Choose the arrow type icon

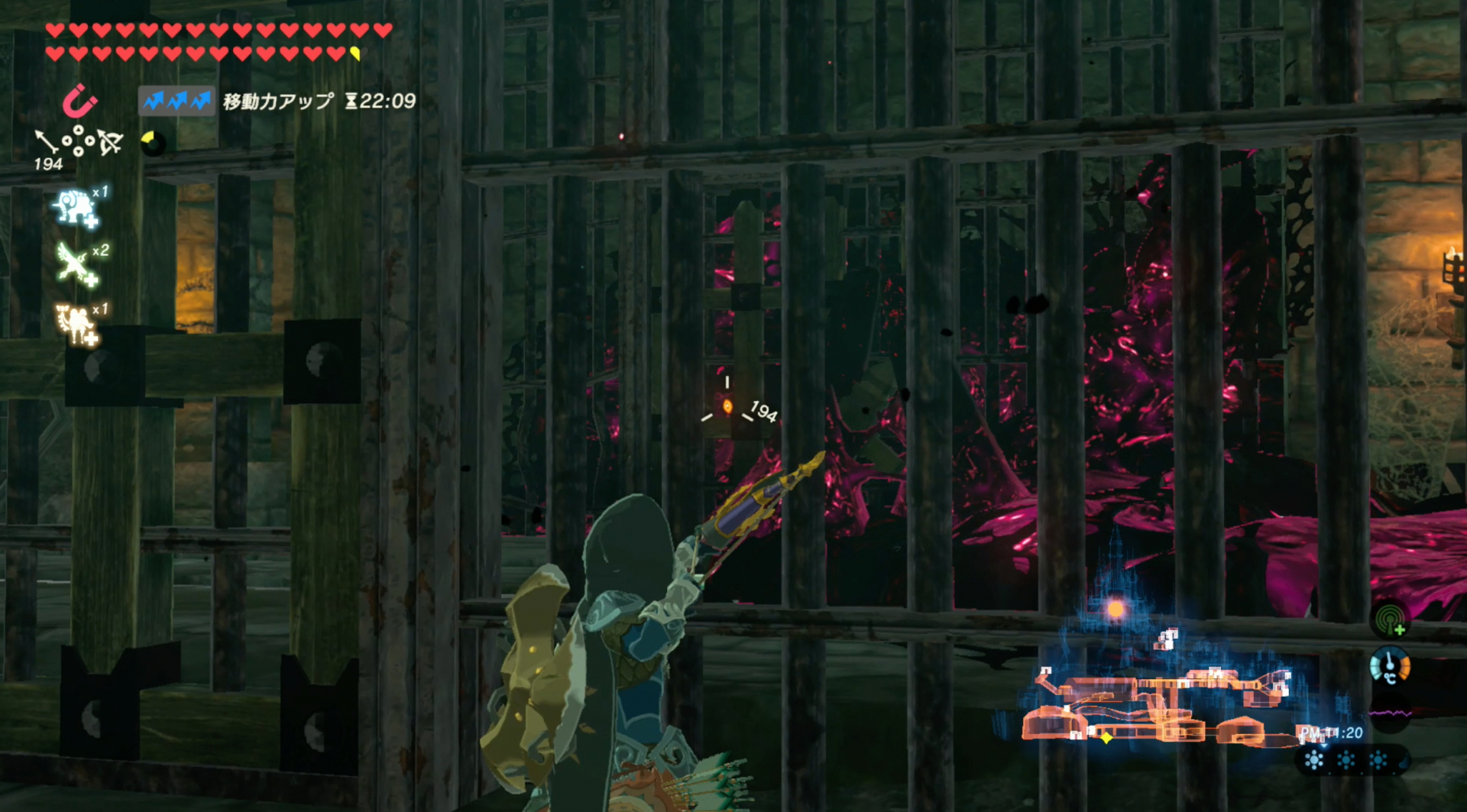pyautogui.click(x=47, y=141)
